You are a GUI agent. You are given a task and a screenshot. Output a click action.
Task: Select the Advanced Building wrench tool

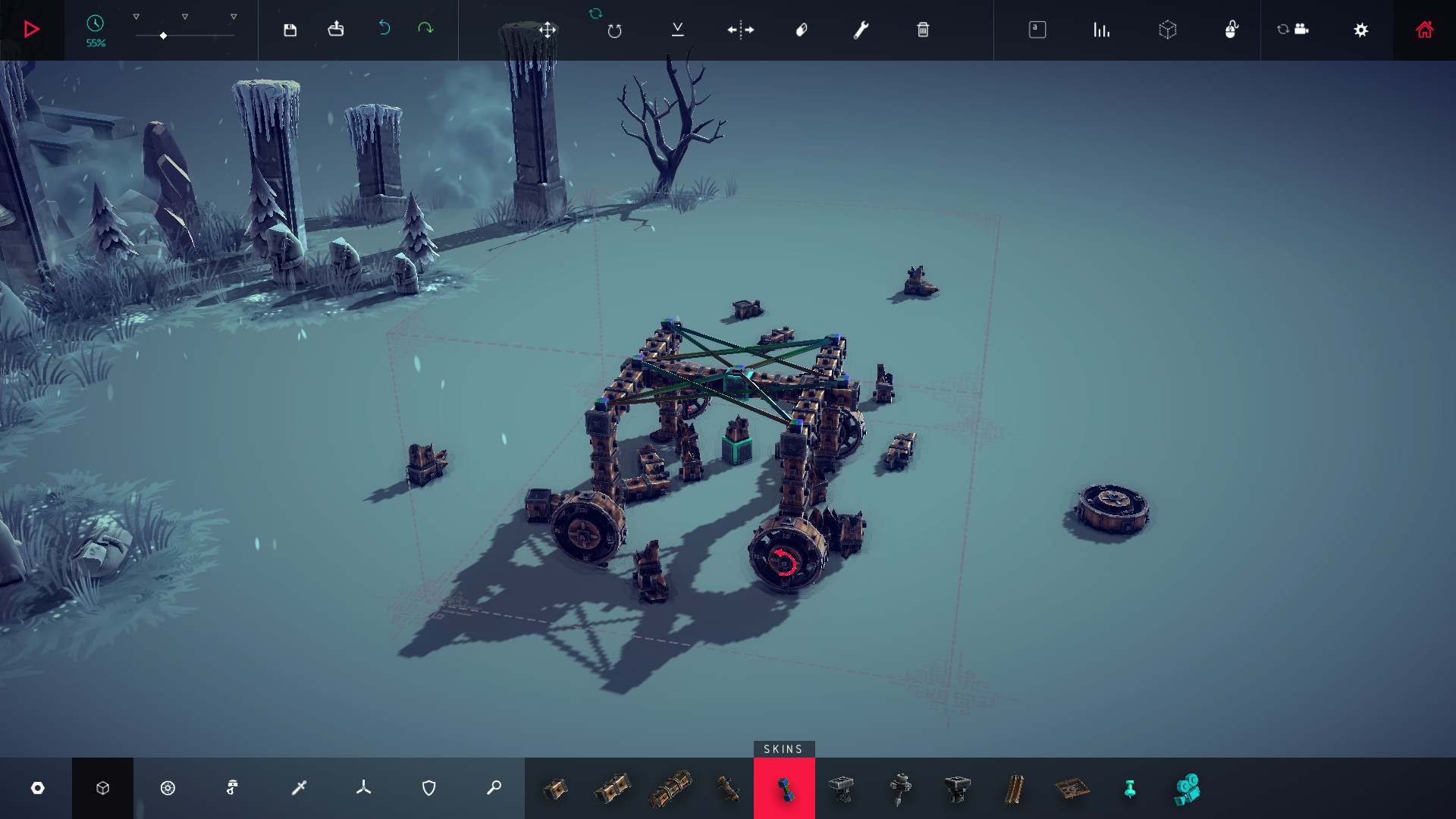point(862,30)
